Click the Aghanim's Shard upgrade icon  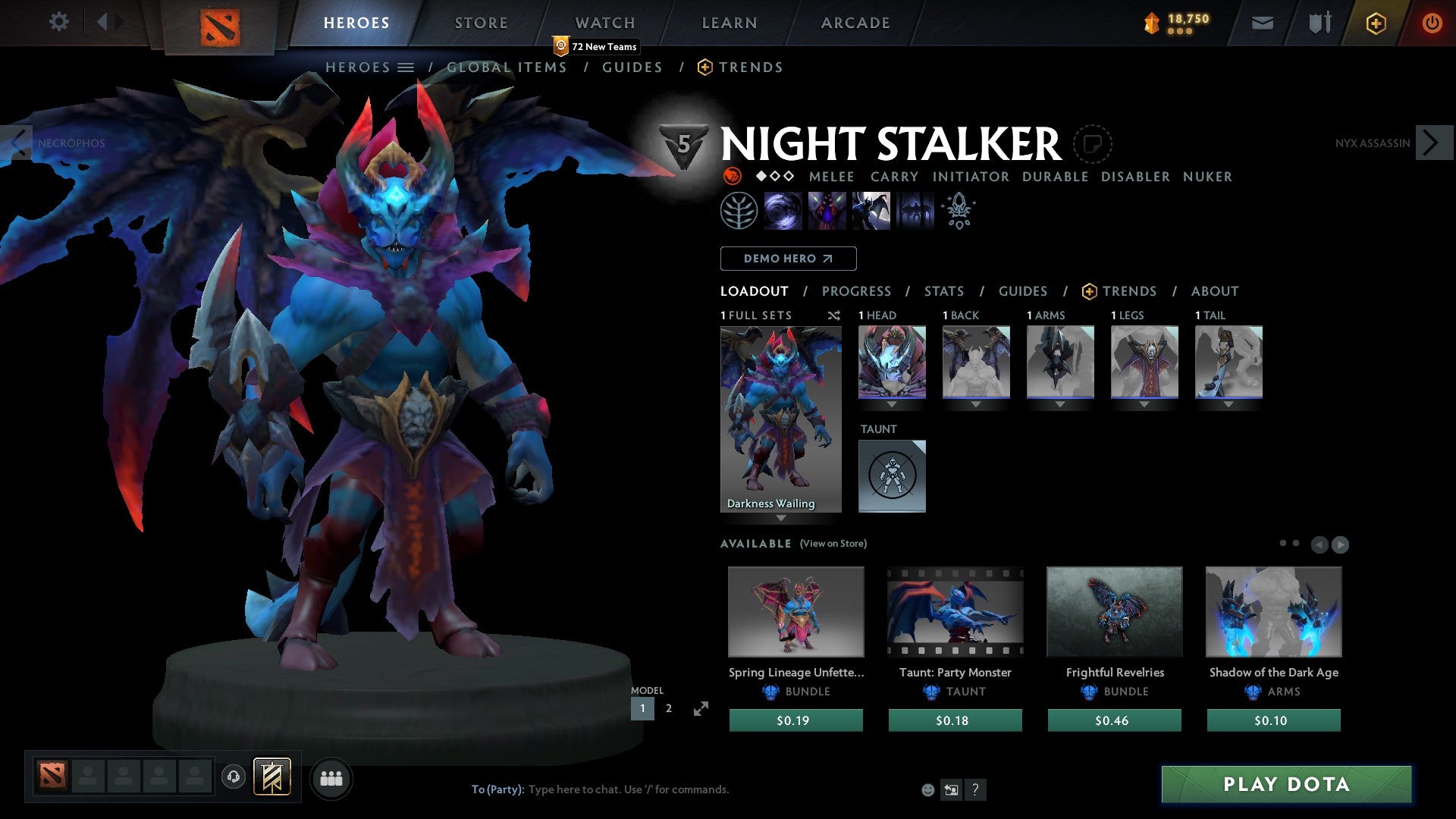coord(959,211)
